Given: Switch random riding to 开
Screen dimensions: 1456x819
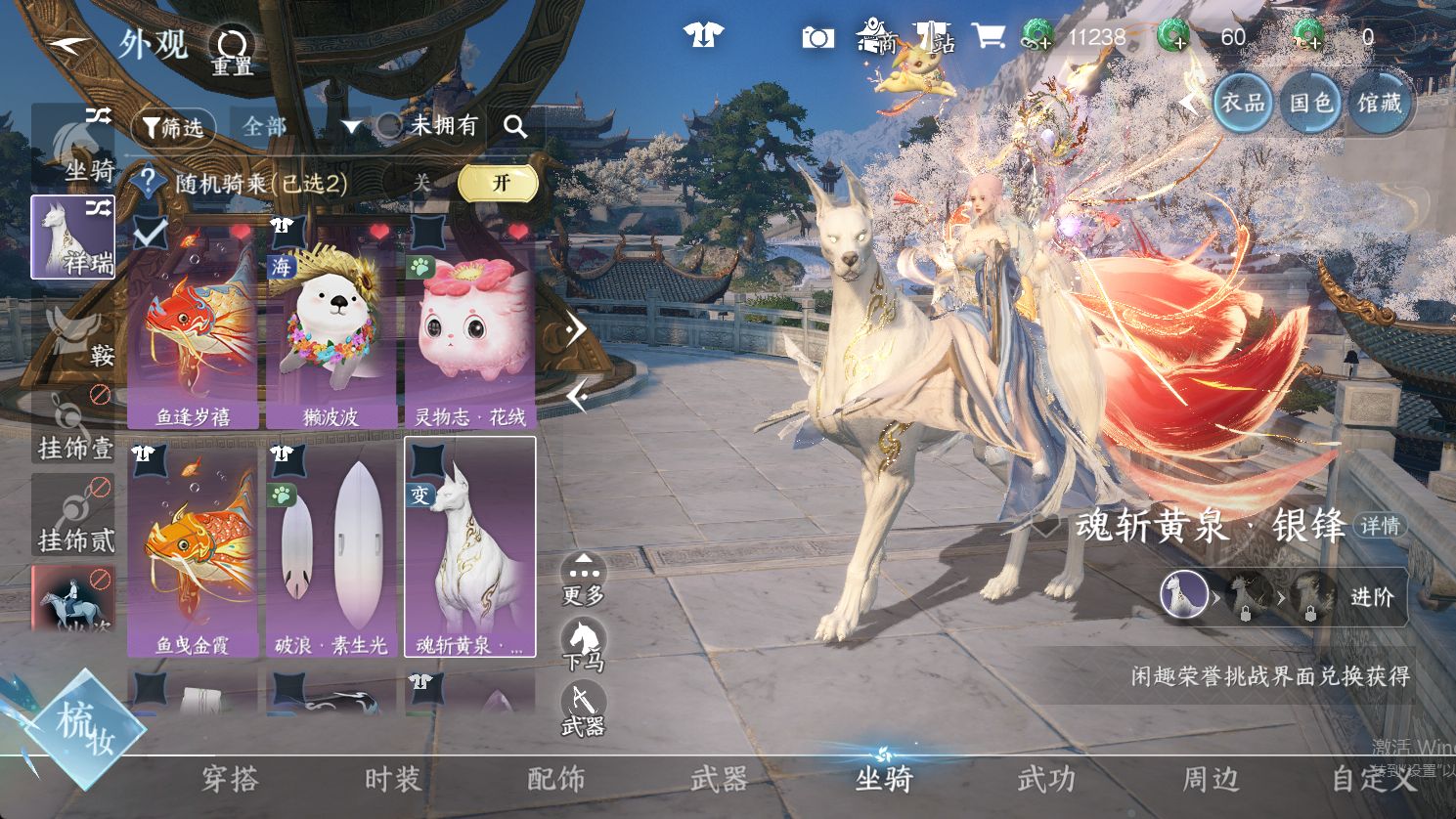Looking at the screenshot, I should pos(500,183).
